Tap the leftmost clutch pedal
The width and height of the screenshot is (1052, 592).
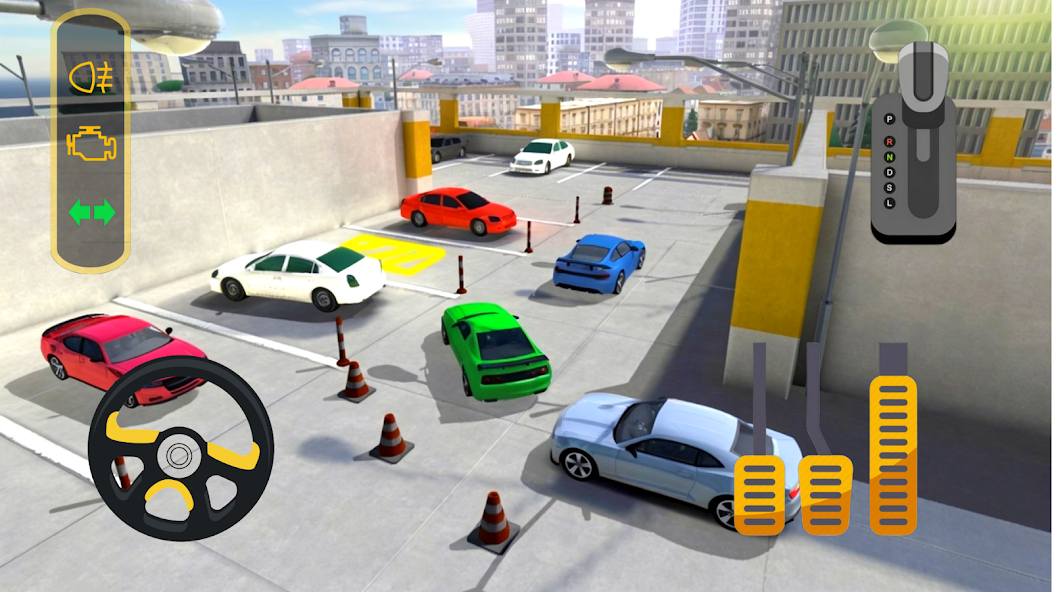pos(759,493)
